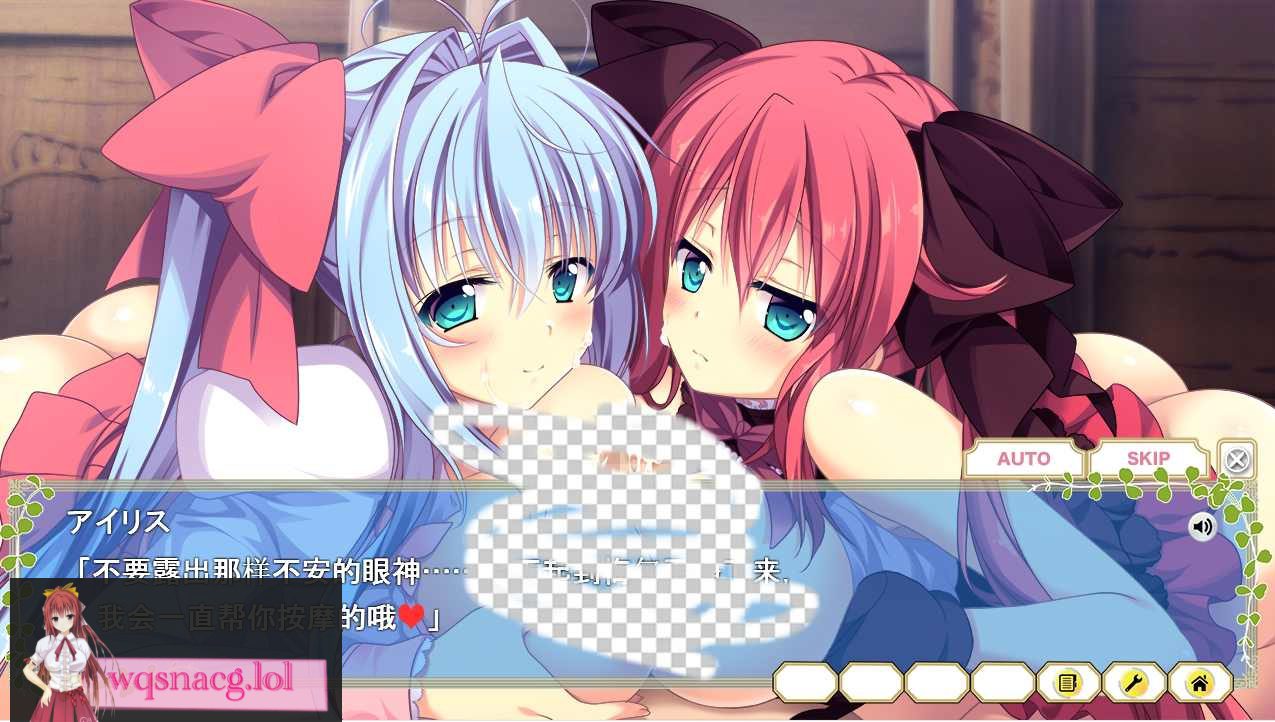
Task: Open the text log notepad icon
Action: 1068,683
